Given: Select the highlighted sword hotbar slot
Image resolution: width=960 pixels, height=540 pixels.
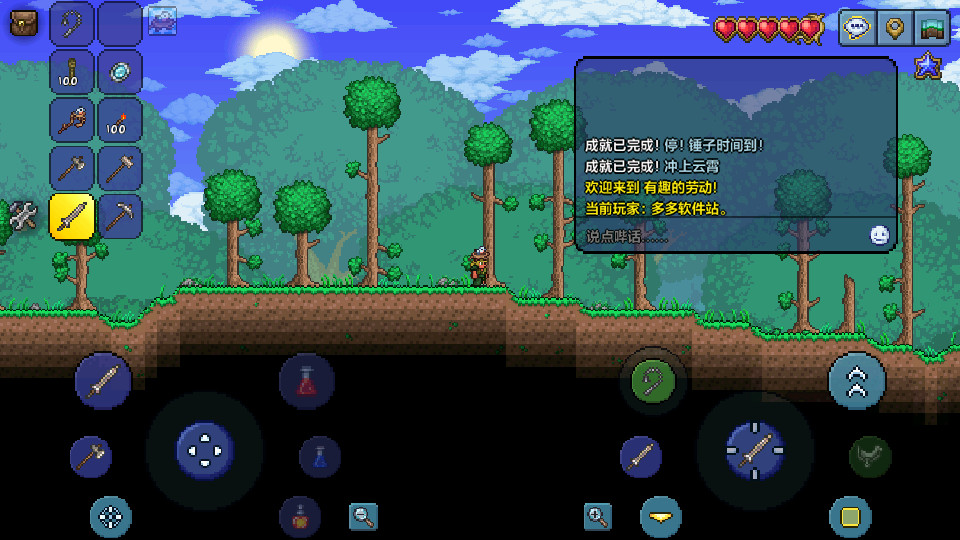Looking at the screenshot, I should [x=72, y=216].
